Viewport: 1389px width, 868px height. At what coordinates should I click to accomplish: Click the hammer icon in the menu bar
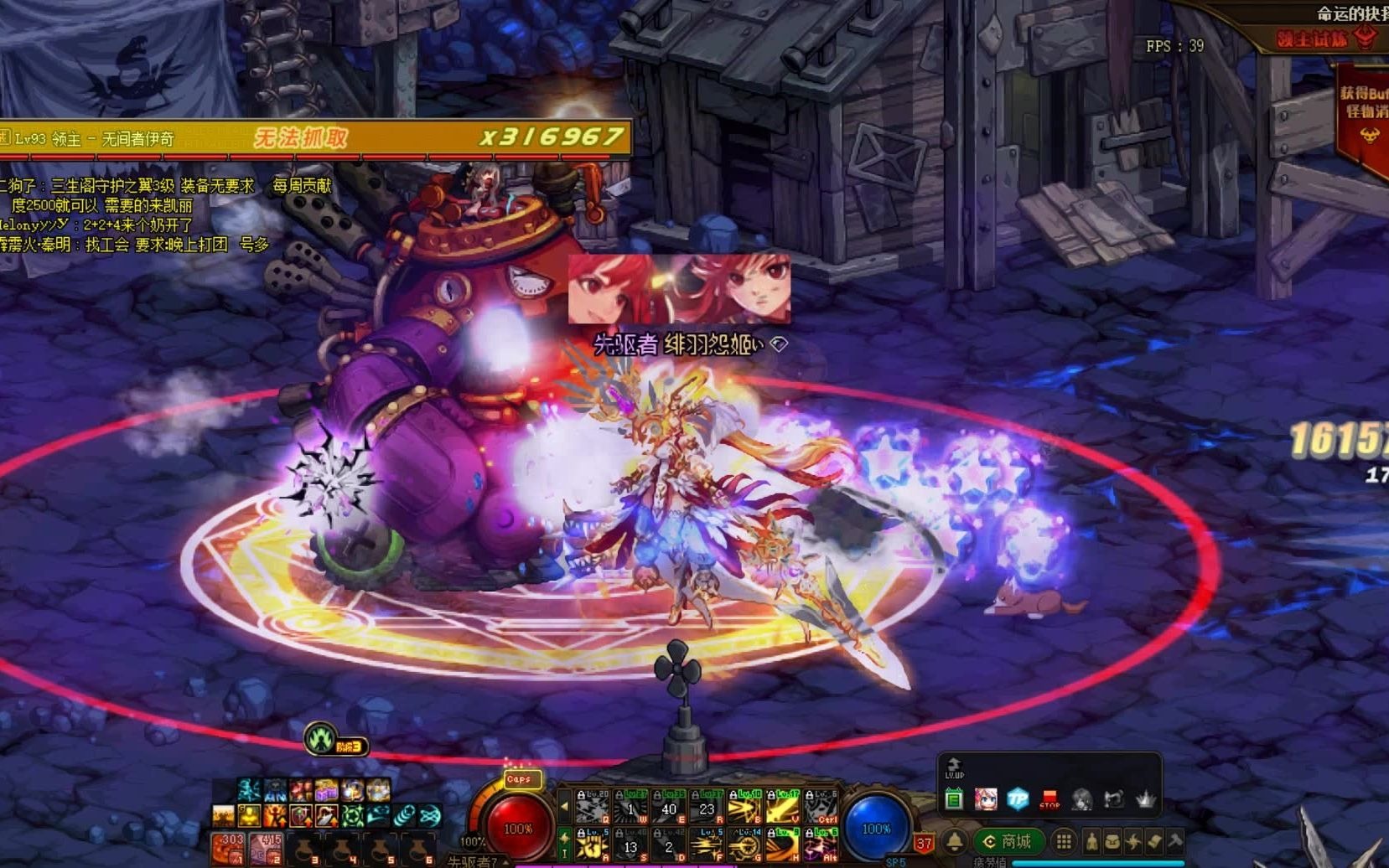point(1175,841)
